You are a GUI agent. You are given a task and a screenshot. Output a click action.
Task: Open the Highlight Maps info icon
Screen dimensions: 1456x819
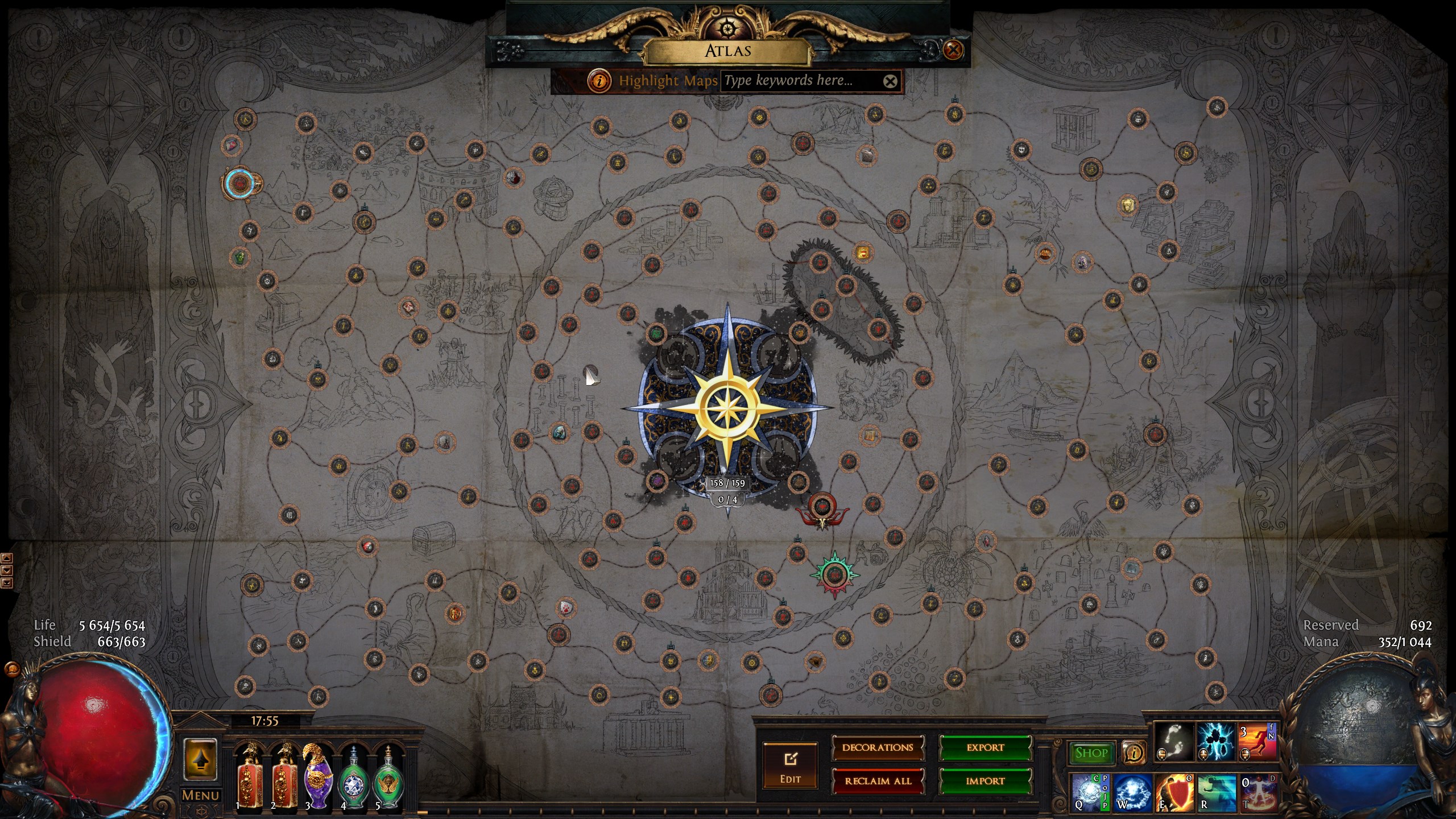point(599,81)
